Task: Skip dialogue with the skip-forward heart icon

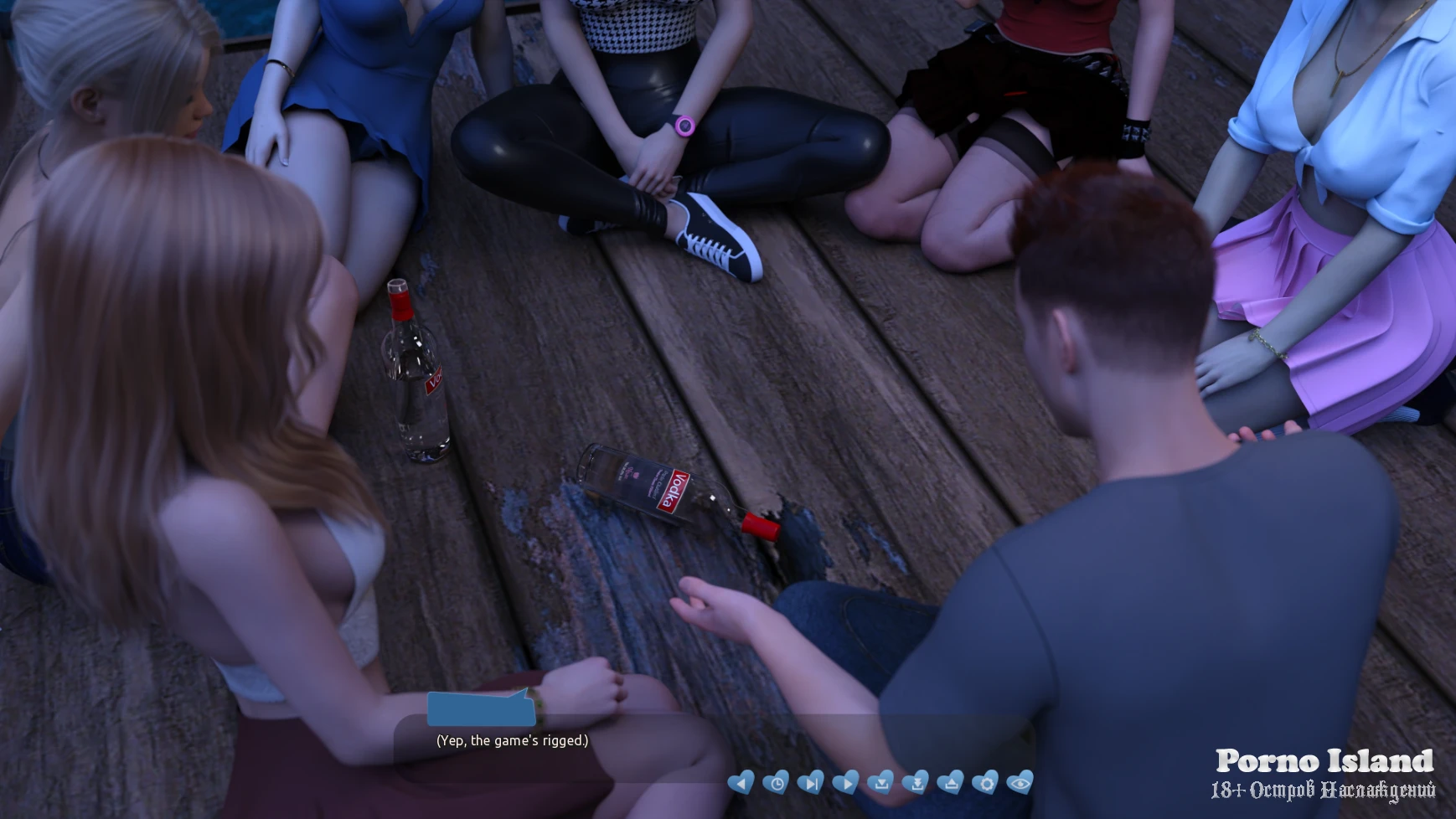Action: pos(810,783)
